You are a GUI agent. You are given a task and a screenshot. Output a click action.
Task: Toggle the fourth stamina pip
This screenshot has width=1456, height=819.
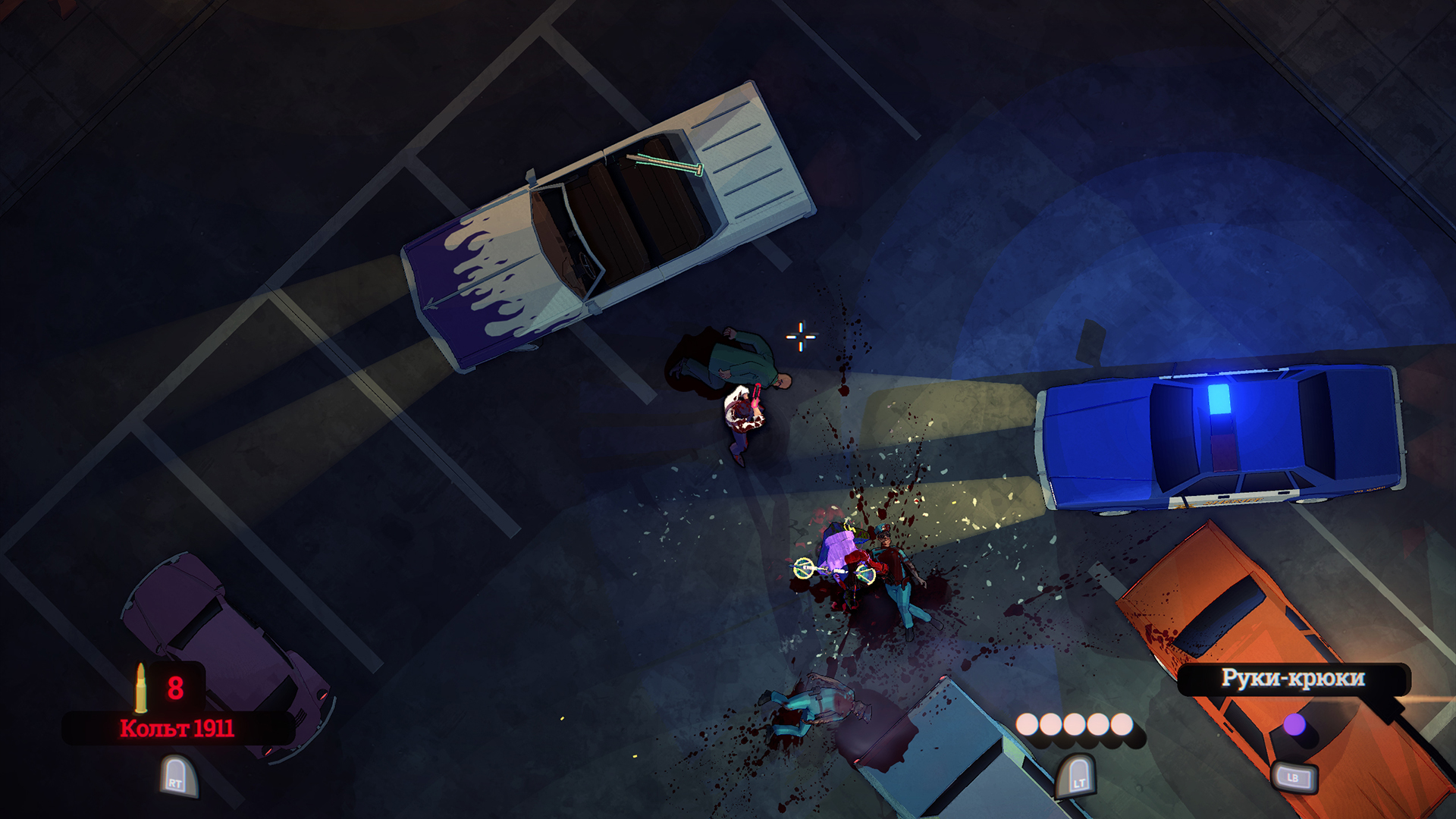coord(1098,724)
